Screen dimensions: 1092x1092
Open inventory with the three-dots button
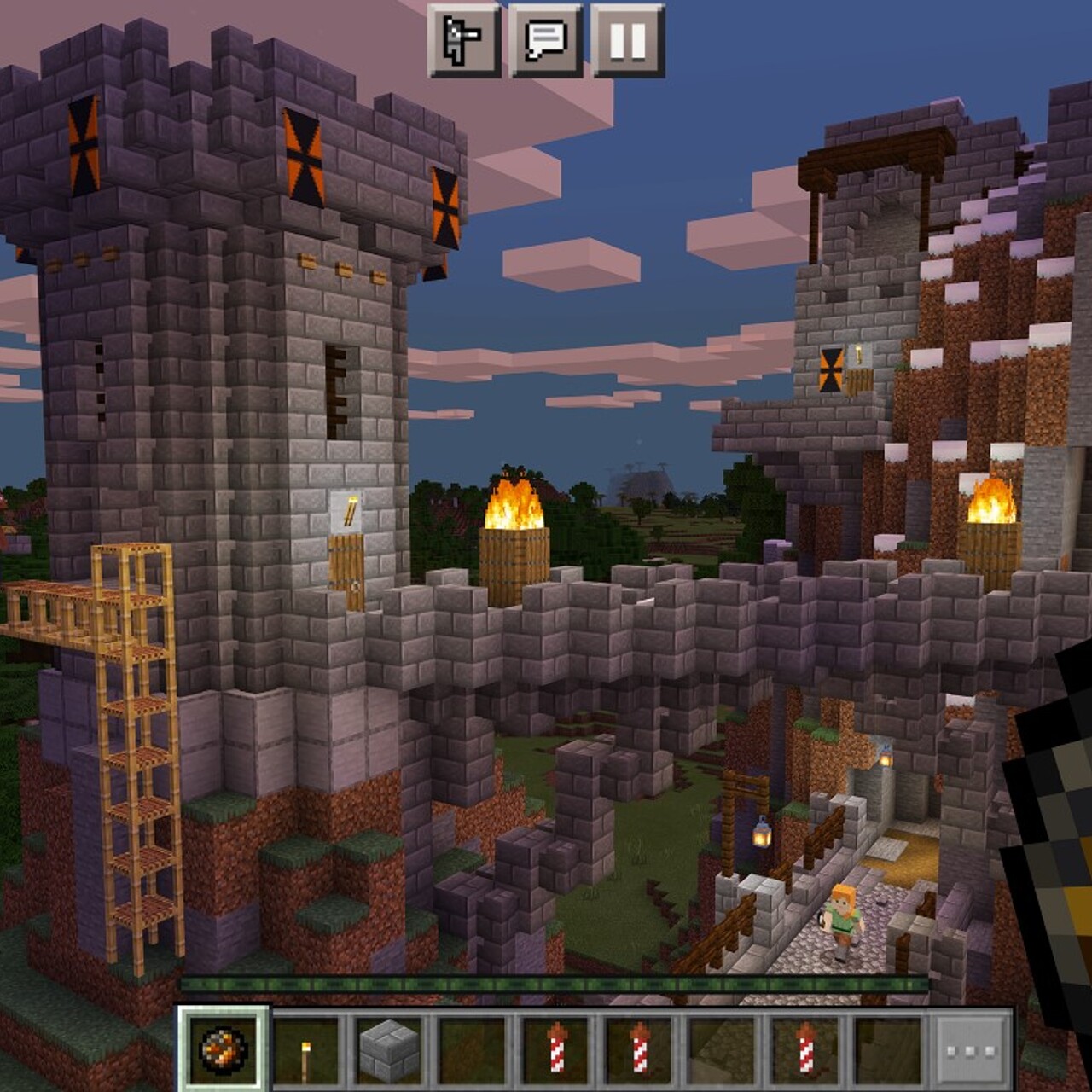pos(970,1049)
